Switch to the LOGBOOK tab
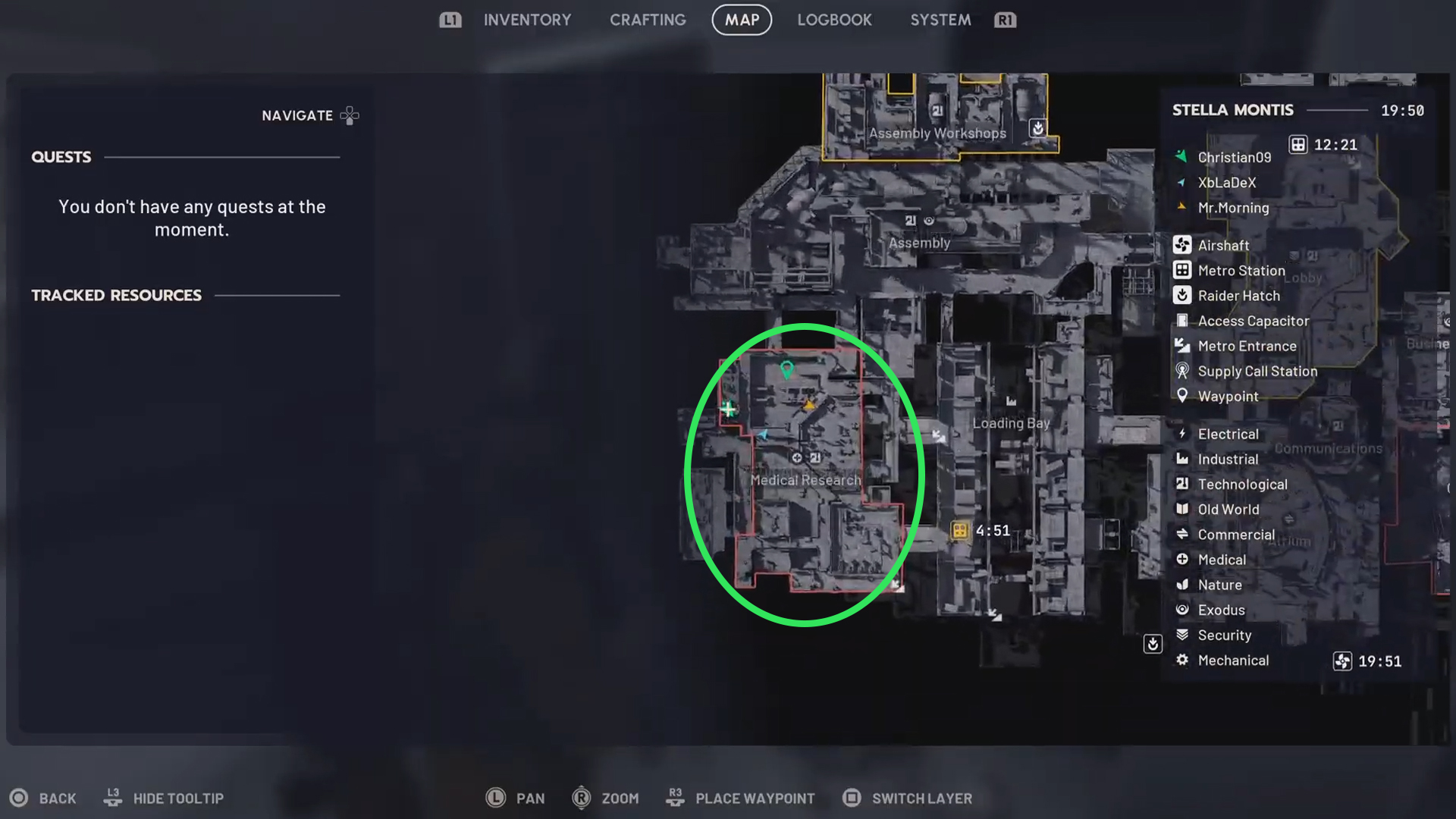The height and width of the screenshot is (819, 1456). pyautogui.click(x=834, y=20)
